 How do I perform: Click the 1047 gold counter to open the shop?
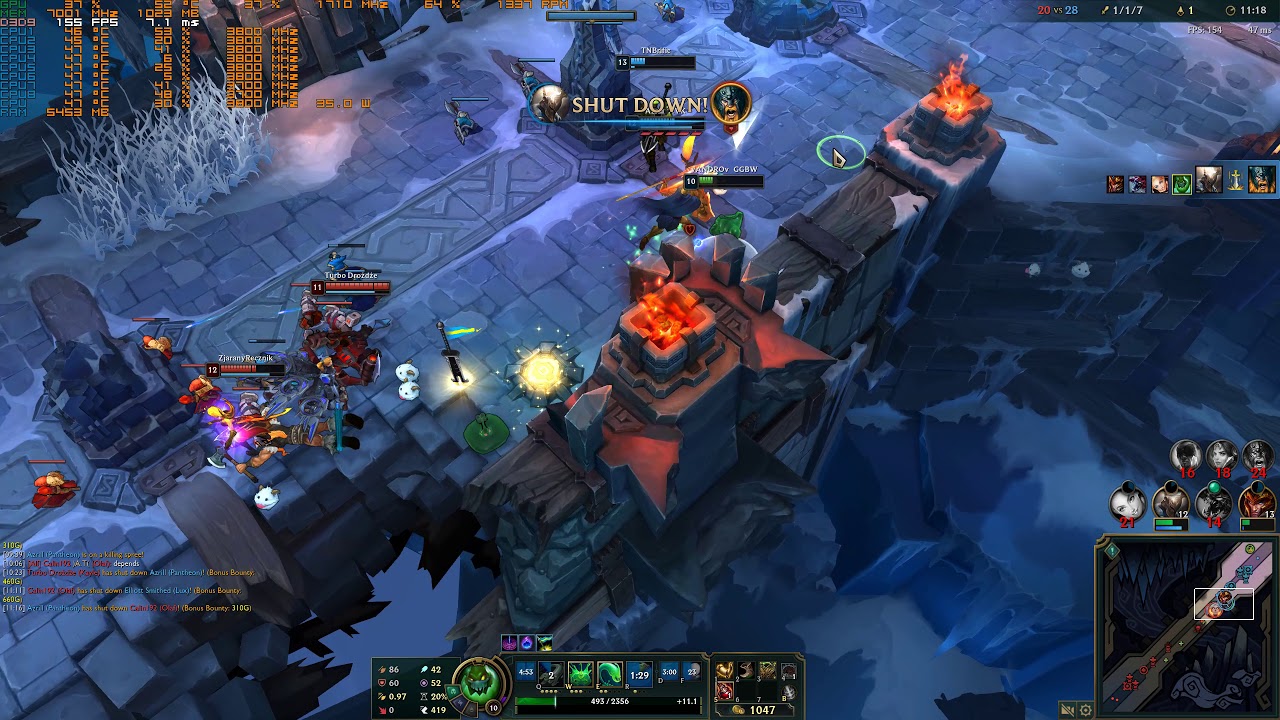pos(763,708)
